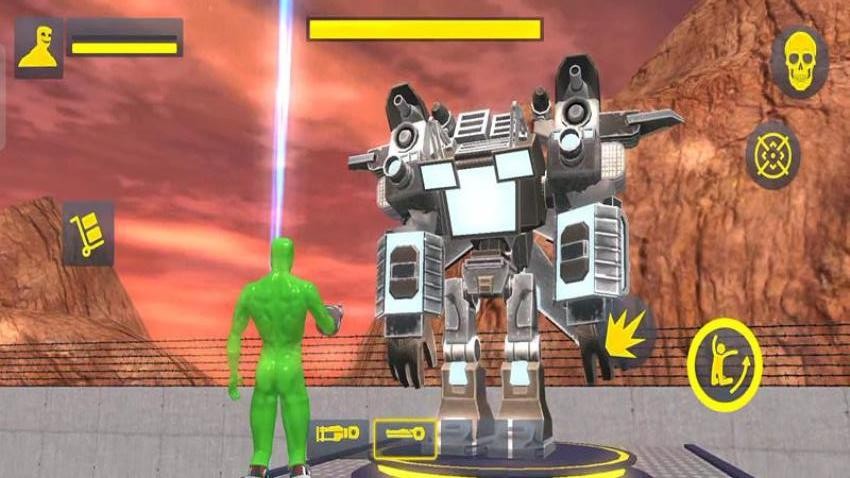Activate the crosshair target button
The image size is (850, 478).
tap(772, 155)
